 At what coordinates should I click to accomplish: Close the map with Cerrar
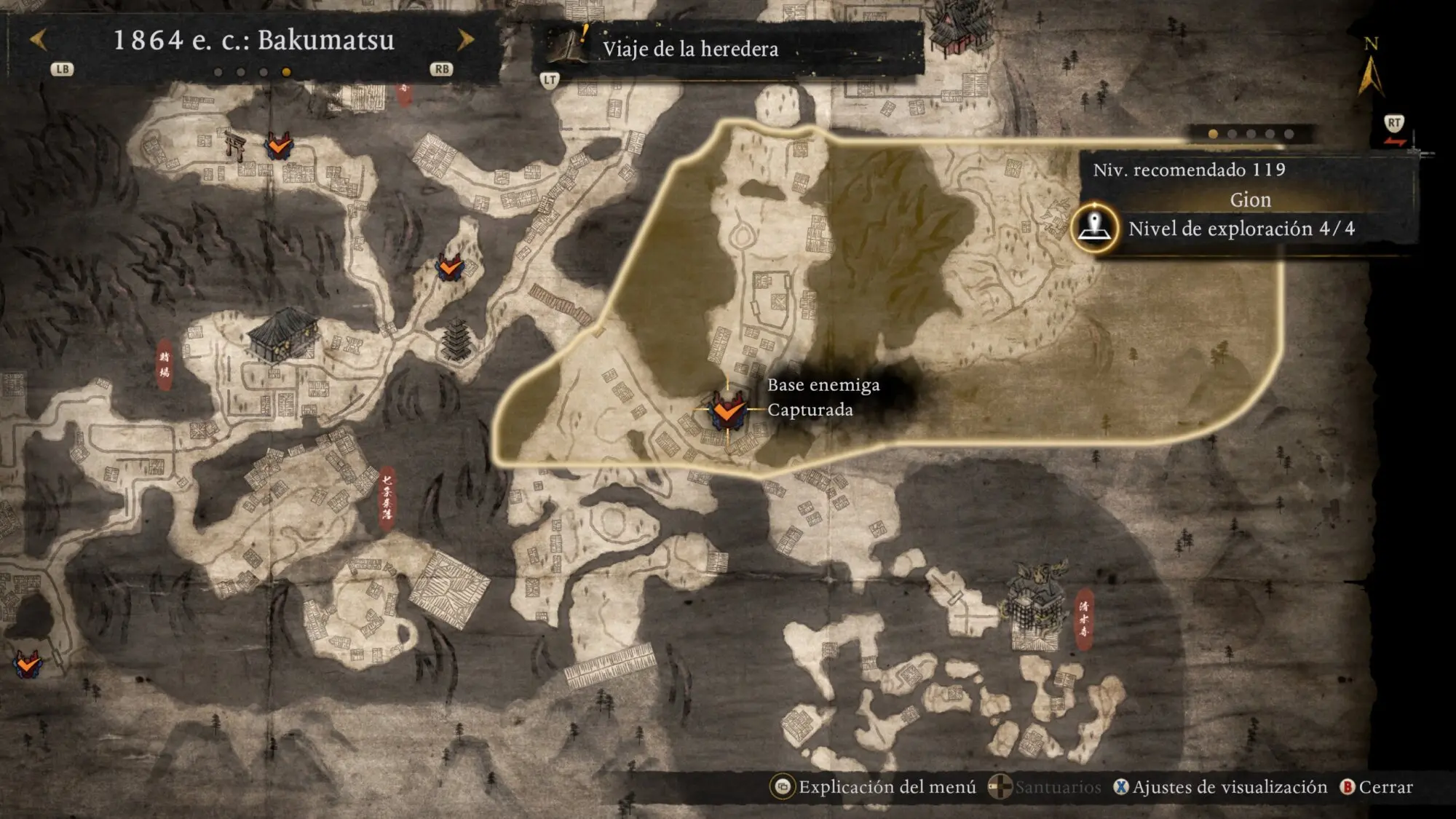point(1376,787)
